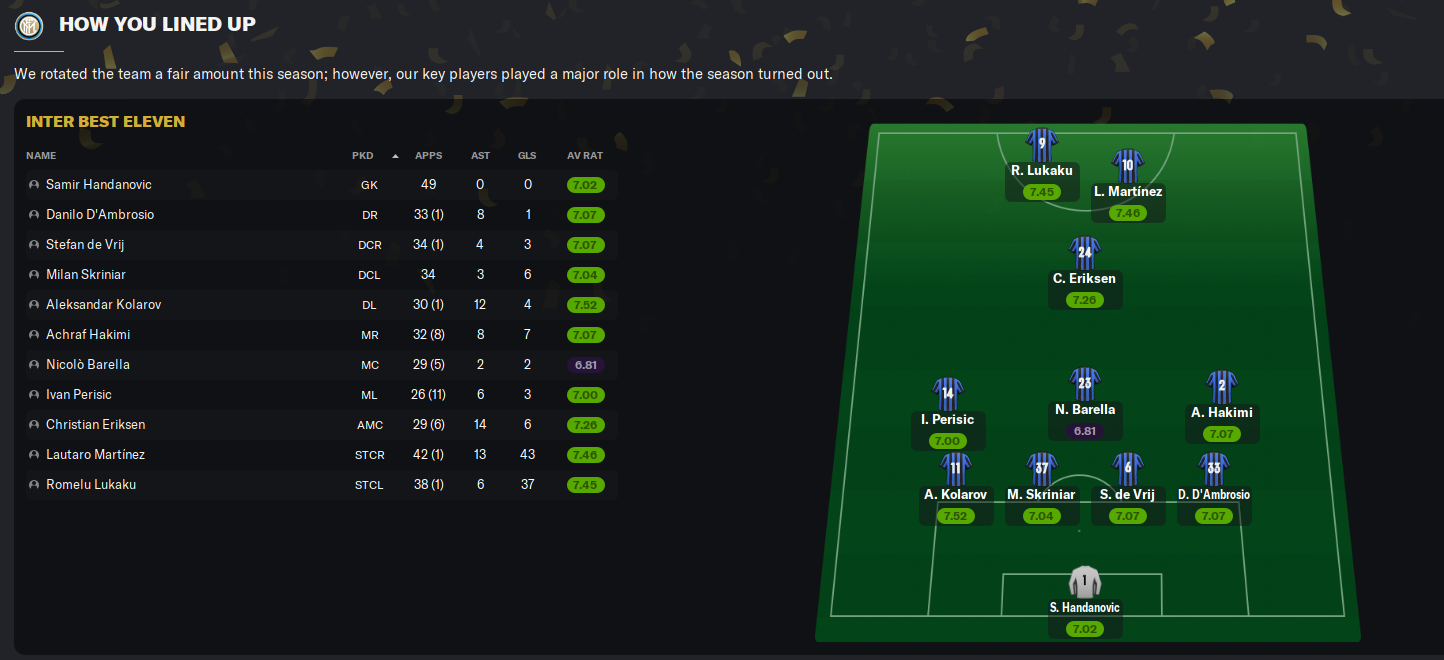Click C. Eriksen's number 24 shirt
1444x660 pixels.
[x=1084, y=254]
